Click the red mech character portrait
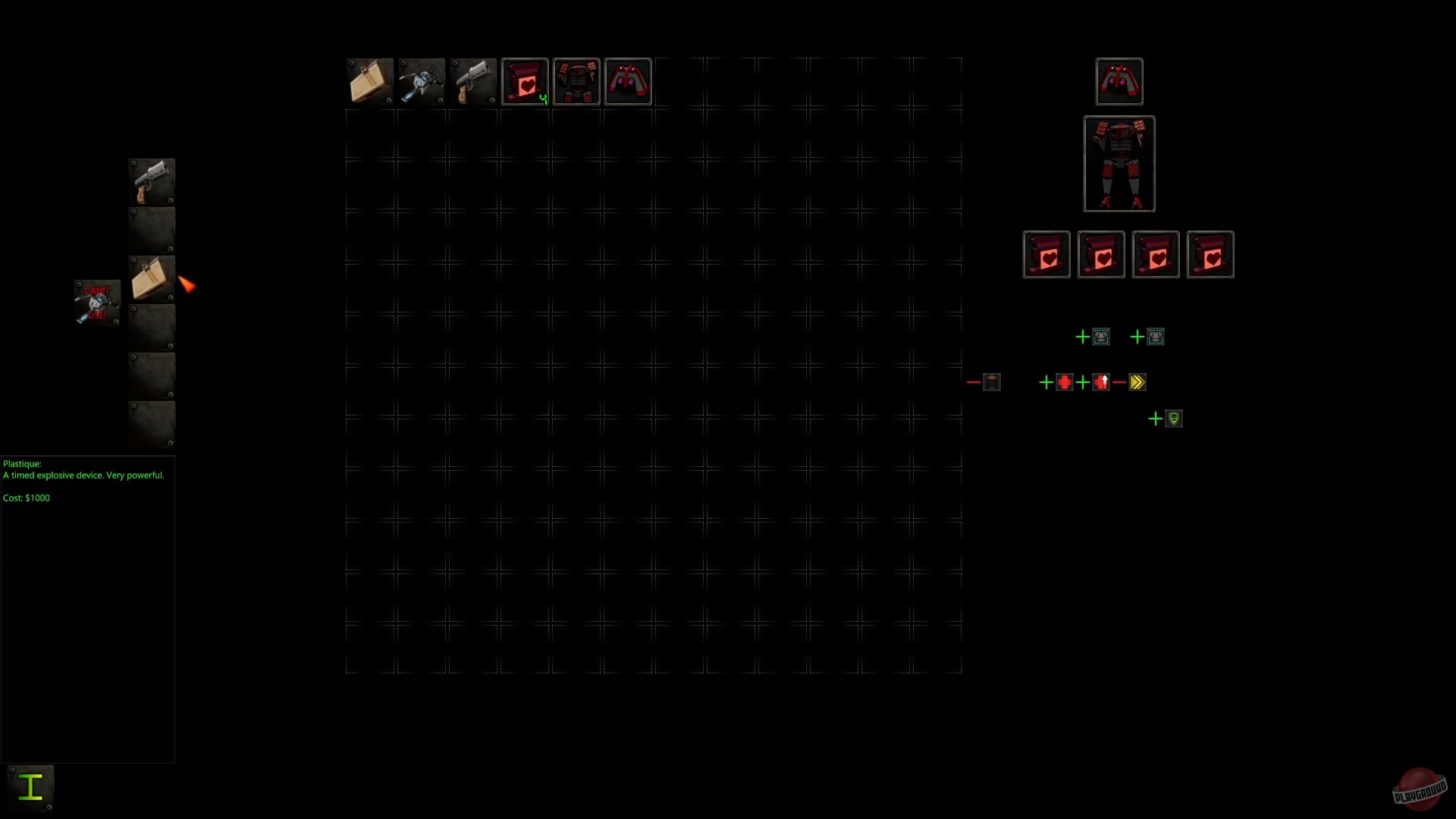The width and height of the screenshot is (1456, 819). click(1119, 164)
